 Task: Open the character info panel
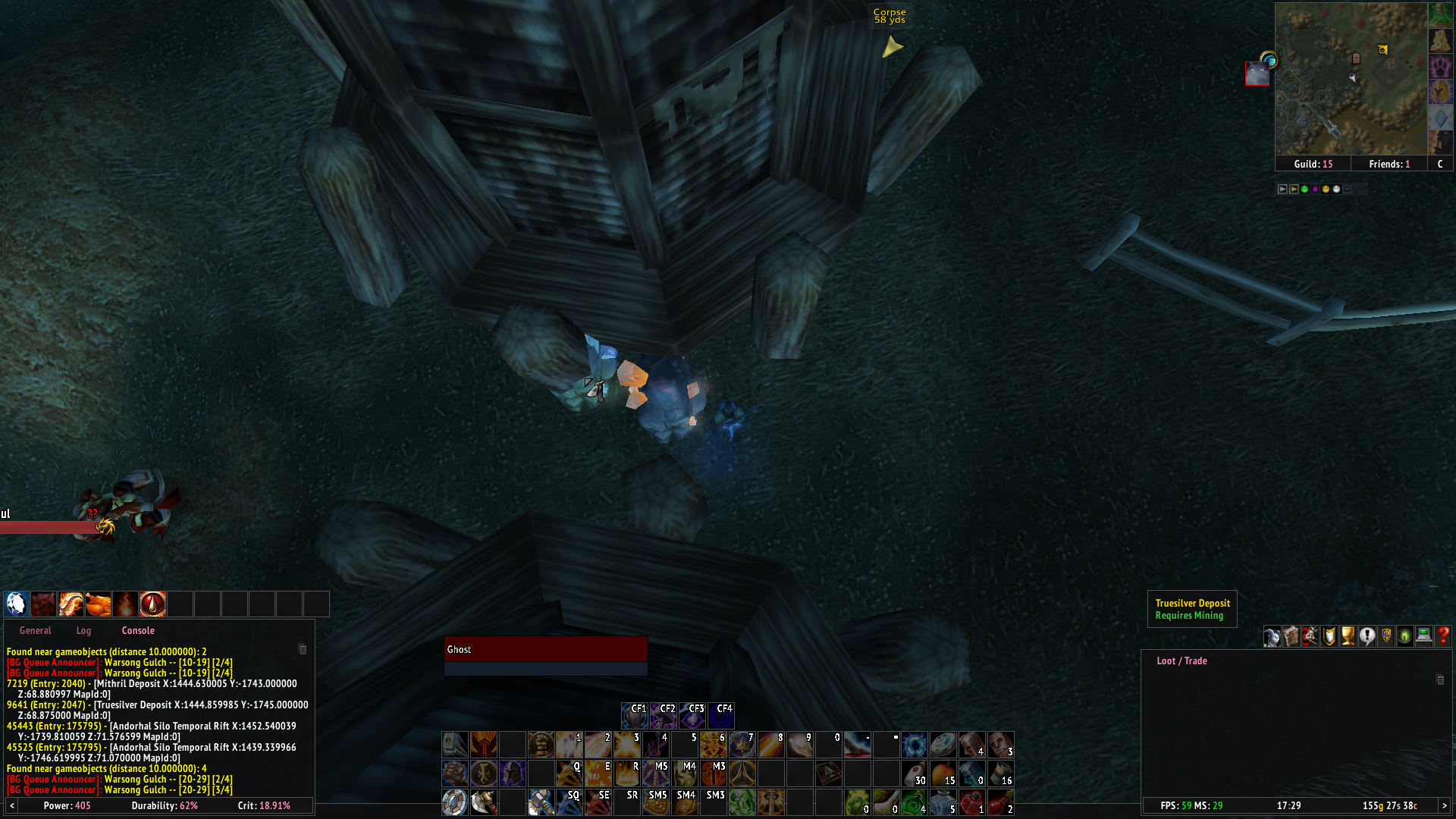click(x=1272, y=635)
